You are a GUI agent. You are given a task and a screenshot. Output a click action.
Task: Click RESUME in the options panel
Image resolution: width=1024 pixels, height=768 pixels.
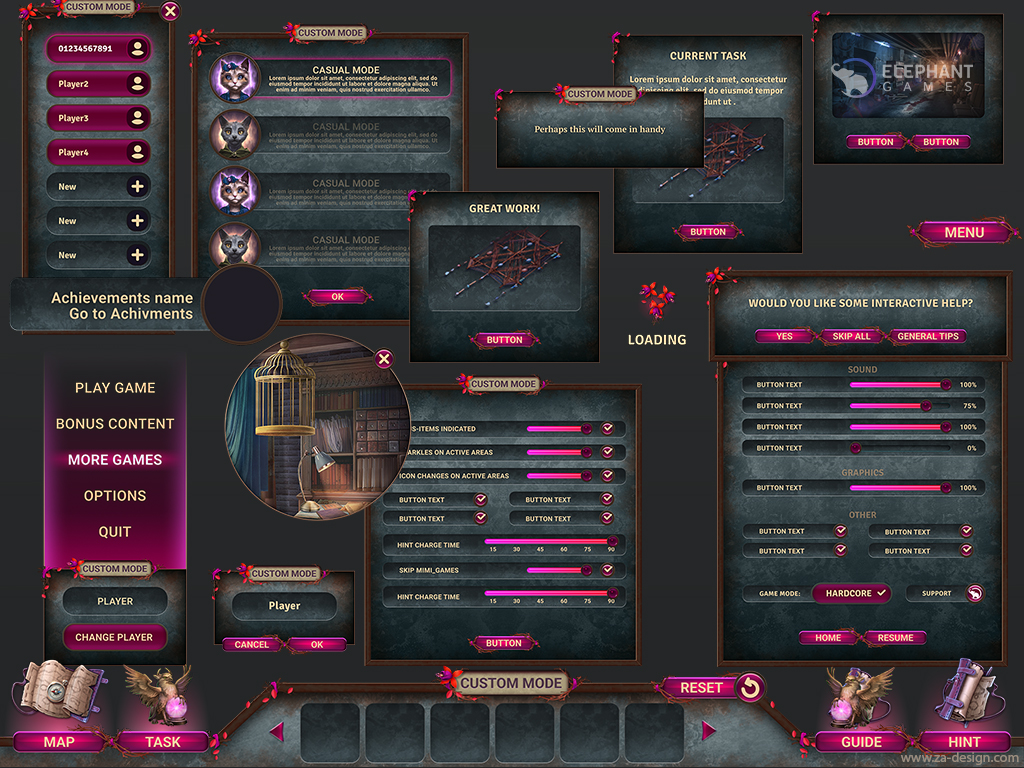click(895, 637)
